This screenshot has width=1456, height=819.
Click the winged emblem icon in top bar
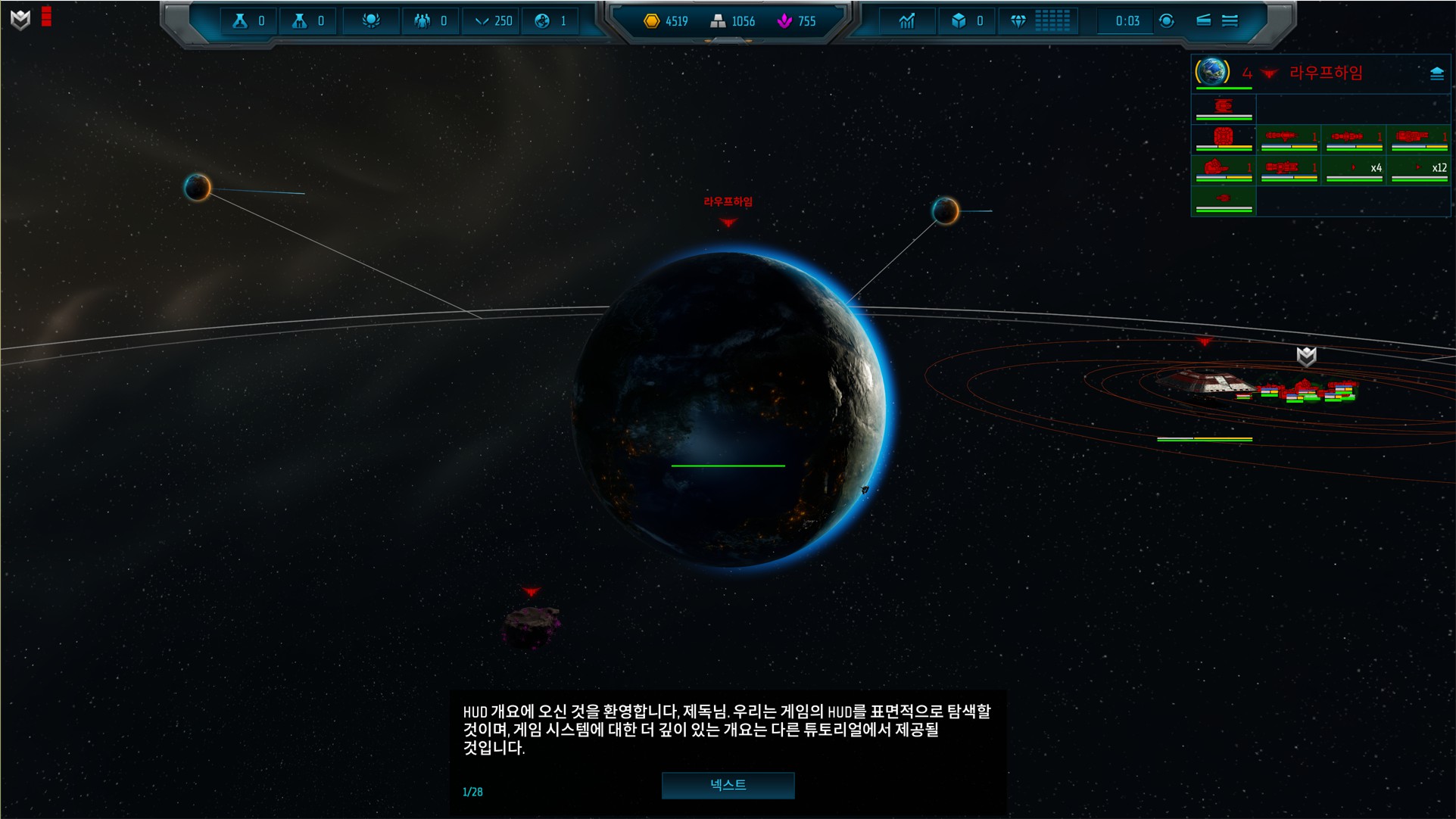coord(370,21)
